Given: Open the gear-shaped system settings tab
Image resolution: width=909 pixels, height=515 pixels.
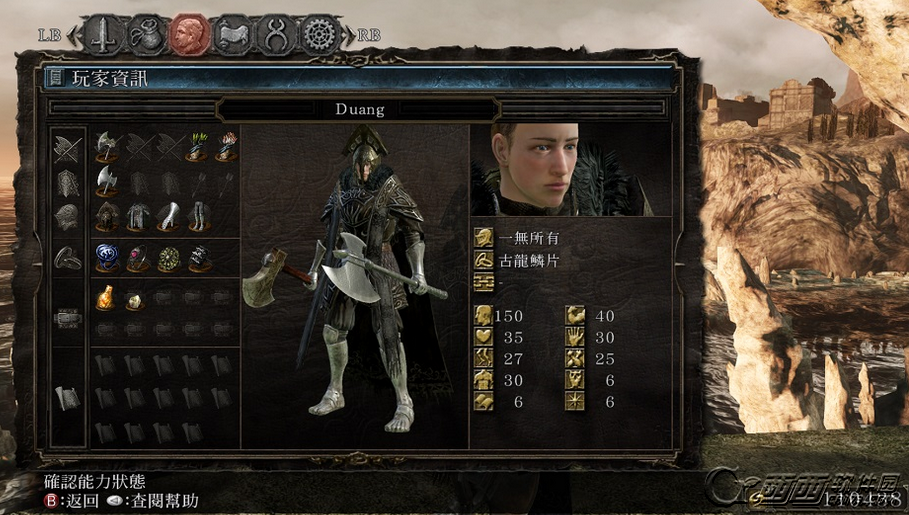Looking at the screenshot, I should tap(318, 35).
